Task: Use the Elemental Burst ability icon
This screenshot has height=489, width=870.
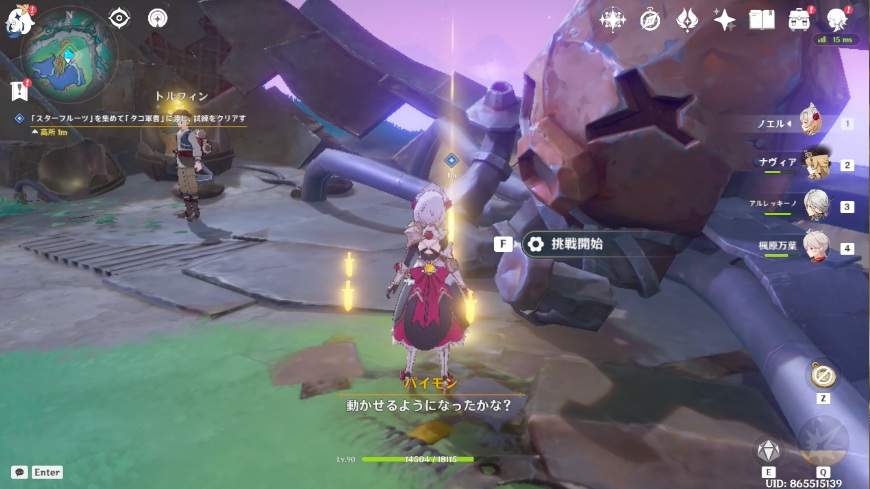Action: click(823, 440)
